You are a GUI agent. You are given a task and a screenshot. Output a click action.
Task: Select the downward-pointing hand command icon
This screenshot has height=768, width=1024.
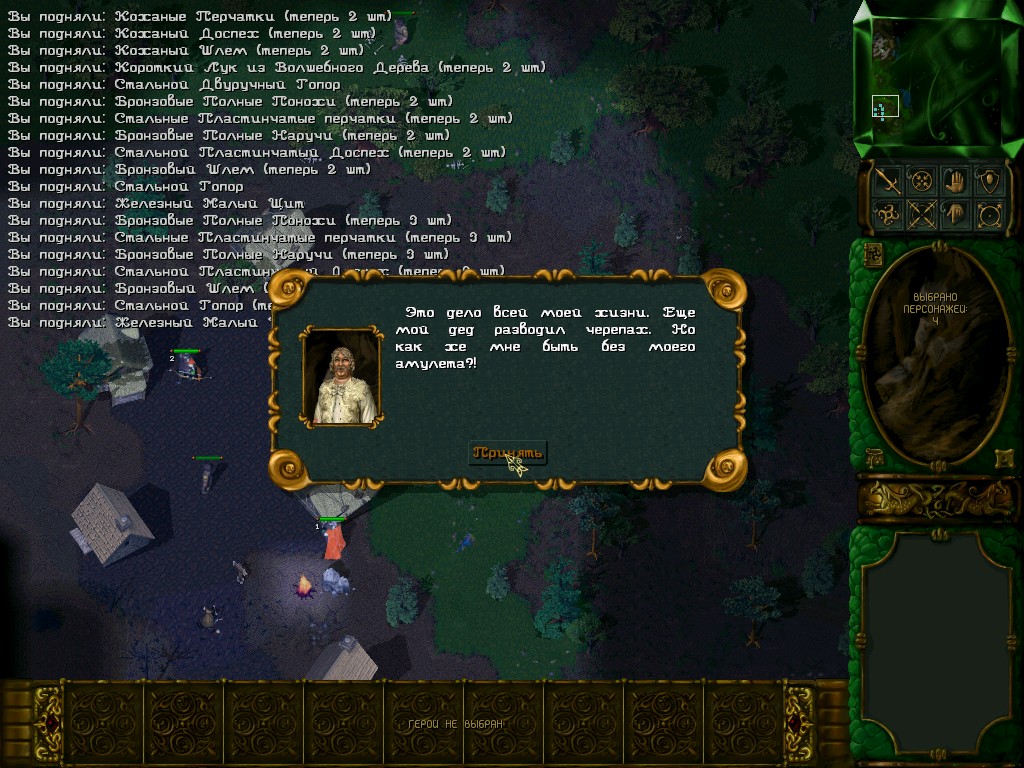tap(955, 214)
